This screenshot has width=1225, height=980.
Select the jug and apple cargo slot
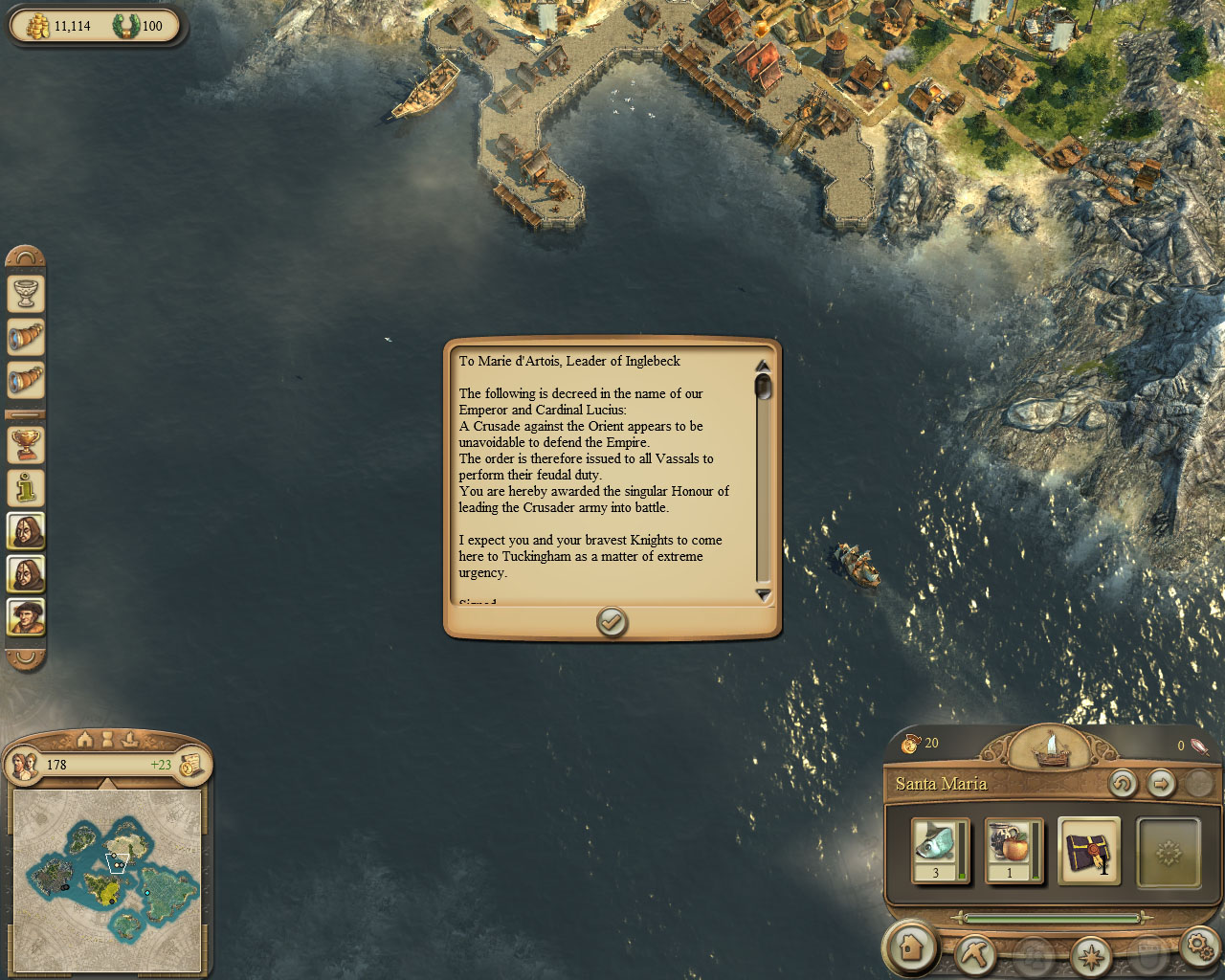(x=1013, y=850)
